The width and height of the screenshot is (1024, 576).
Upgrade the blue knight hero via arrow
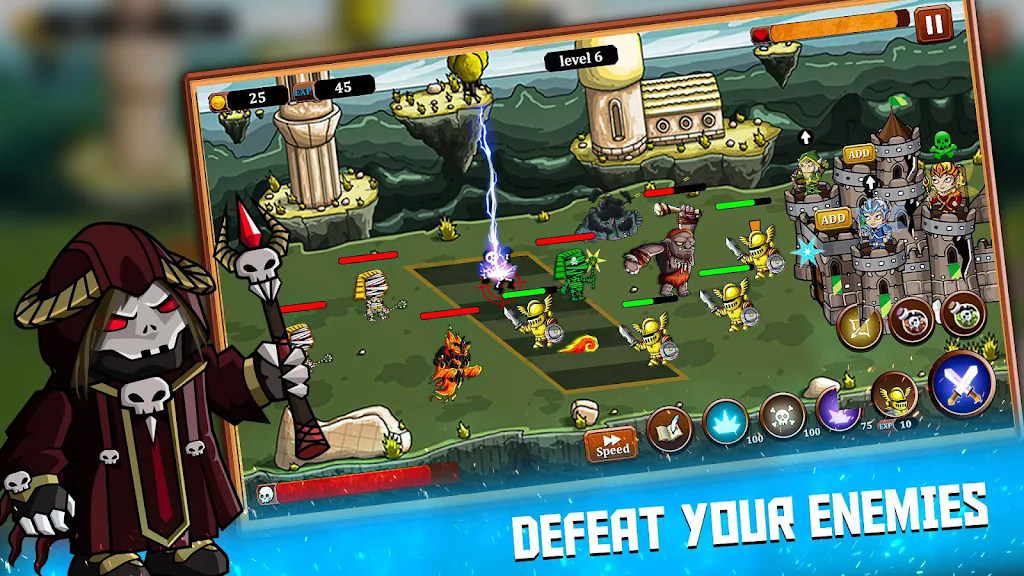(x=869, y=183)
